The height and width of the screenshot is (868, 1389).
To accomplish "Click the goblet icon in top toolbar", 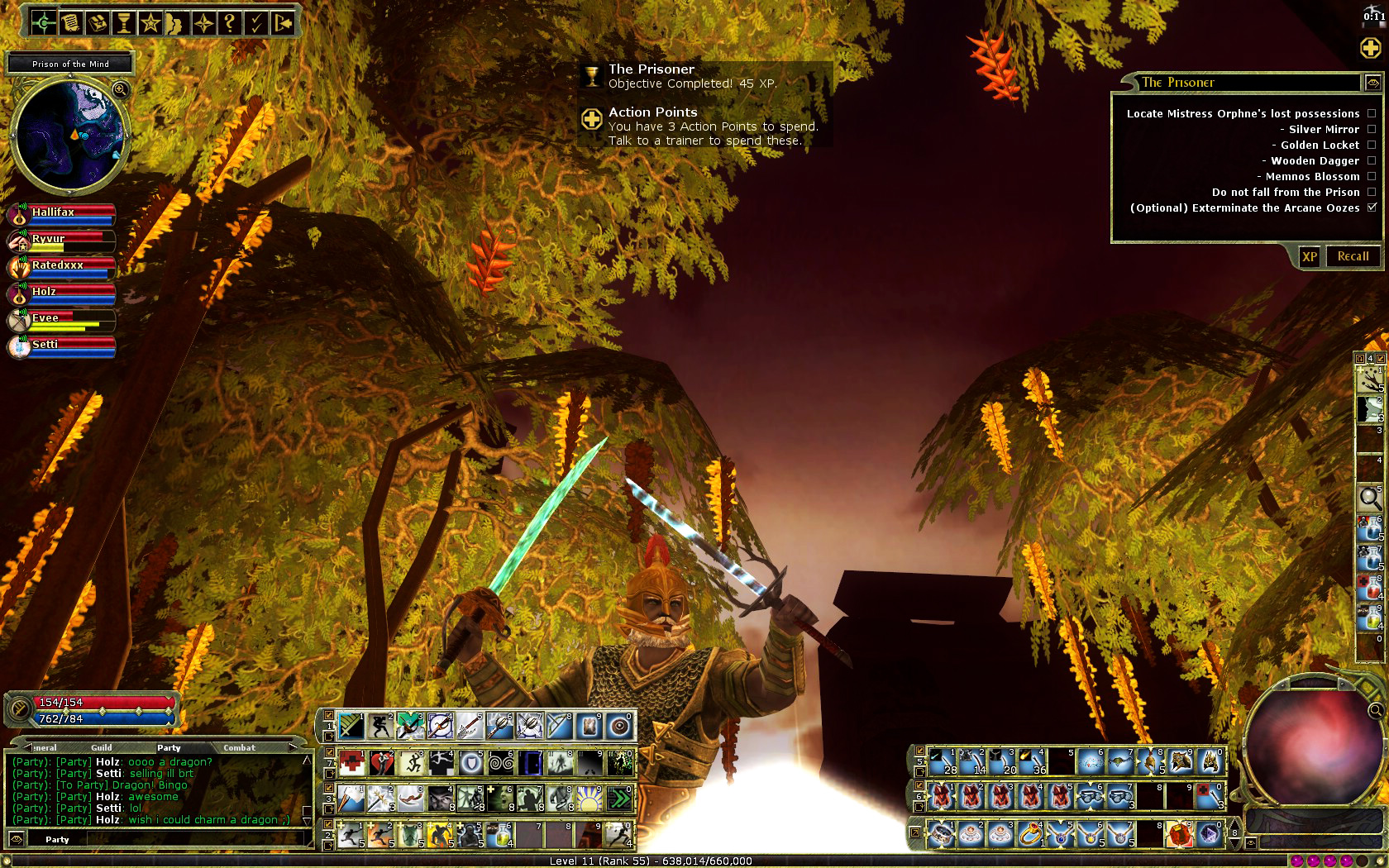I will pyautogui.click(x=123, y=23).
